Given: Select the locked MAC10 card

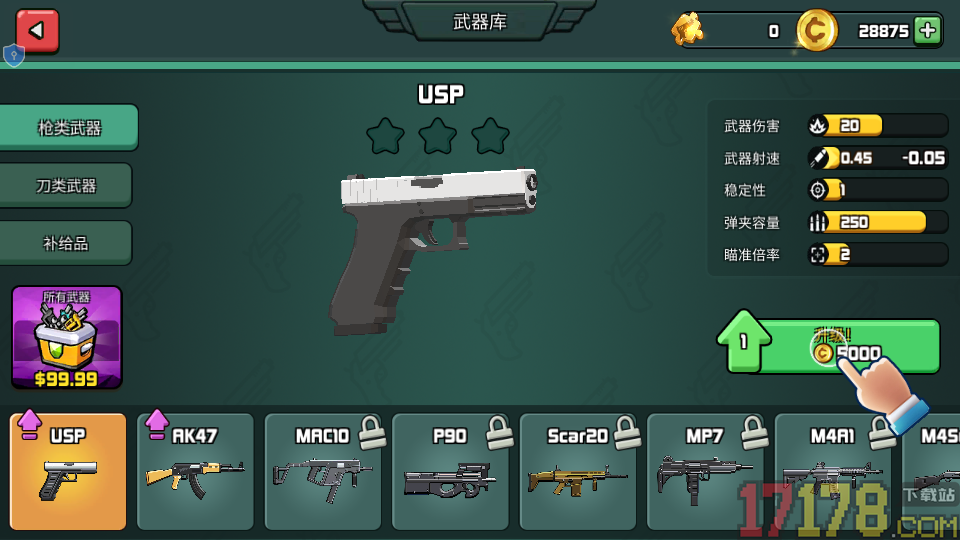Looking at the screenshot, I should click(x=322, y=472).
